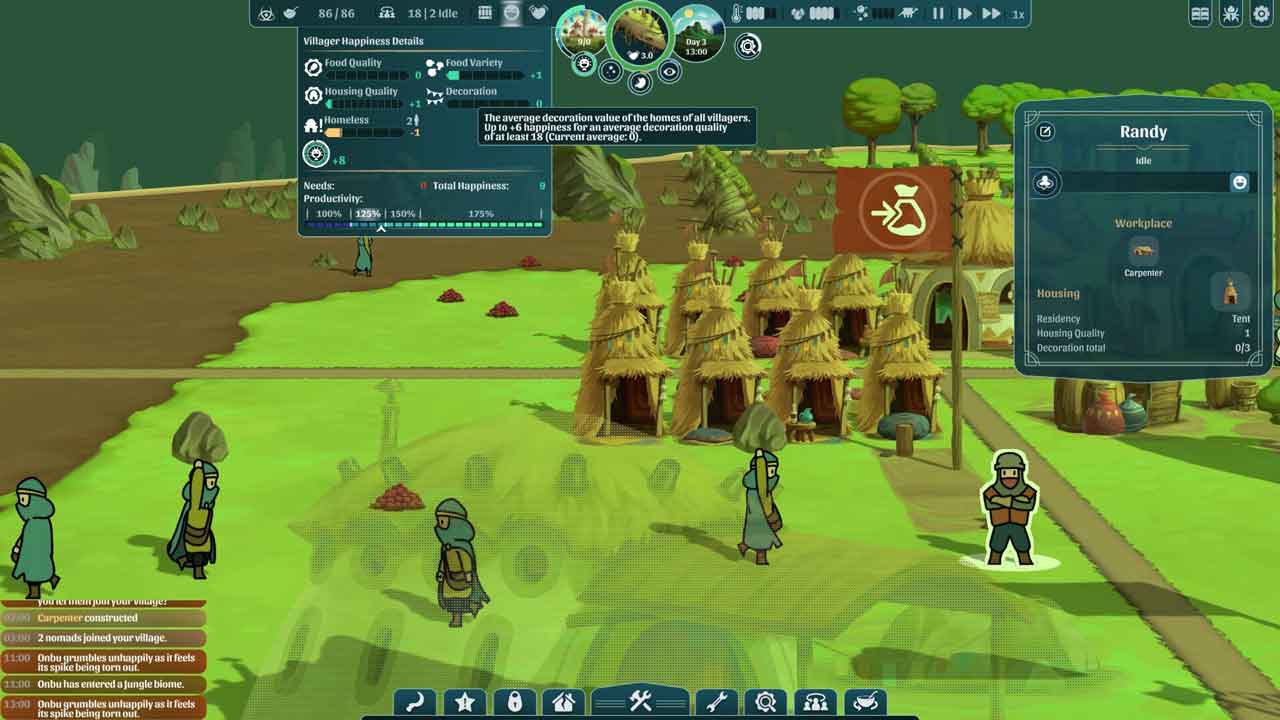Image resolution: width=1280 pixels, height=720 pixels.
Task: Open the food bowl distribution menu
Action: (x=866, y=703)
